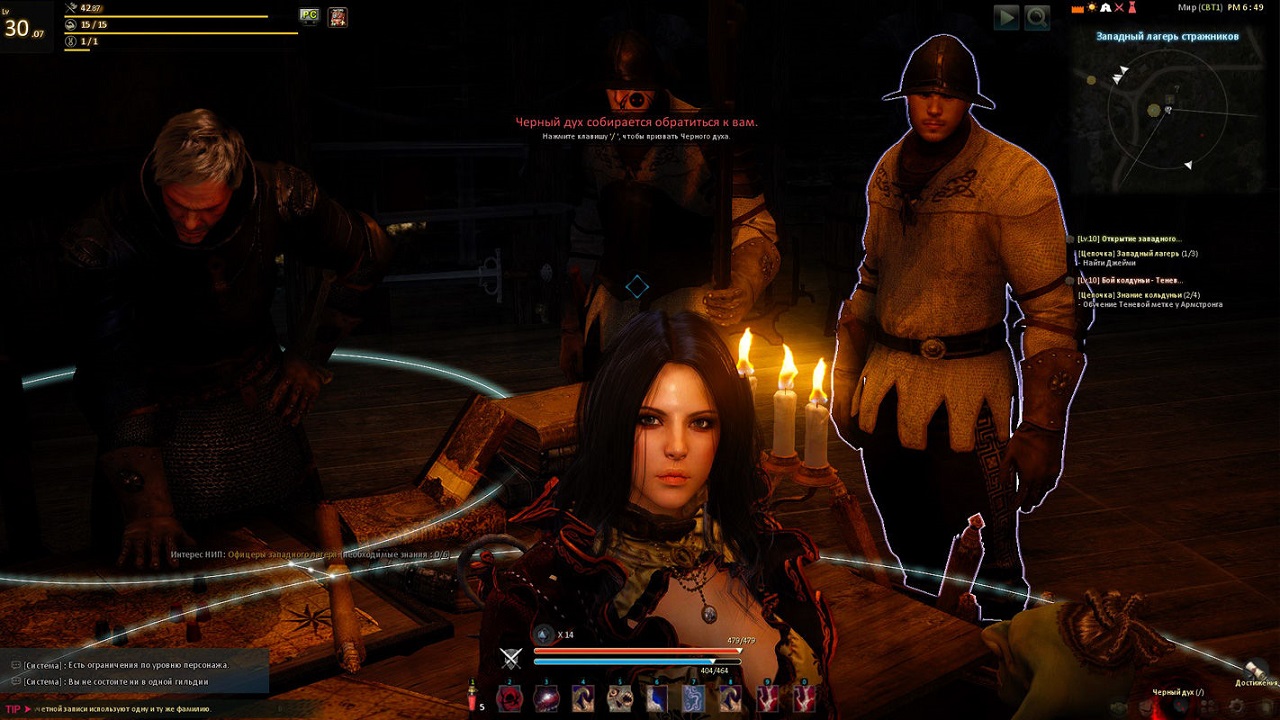Summon the Black Spirit via Черный дух icon
The height and width of the screenshot is (720, 1280).
point(1180,706)
